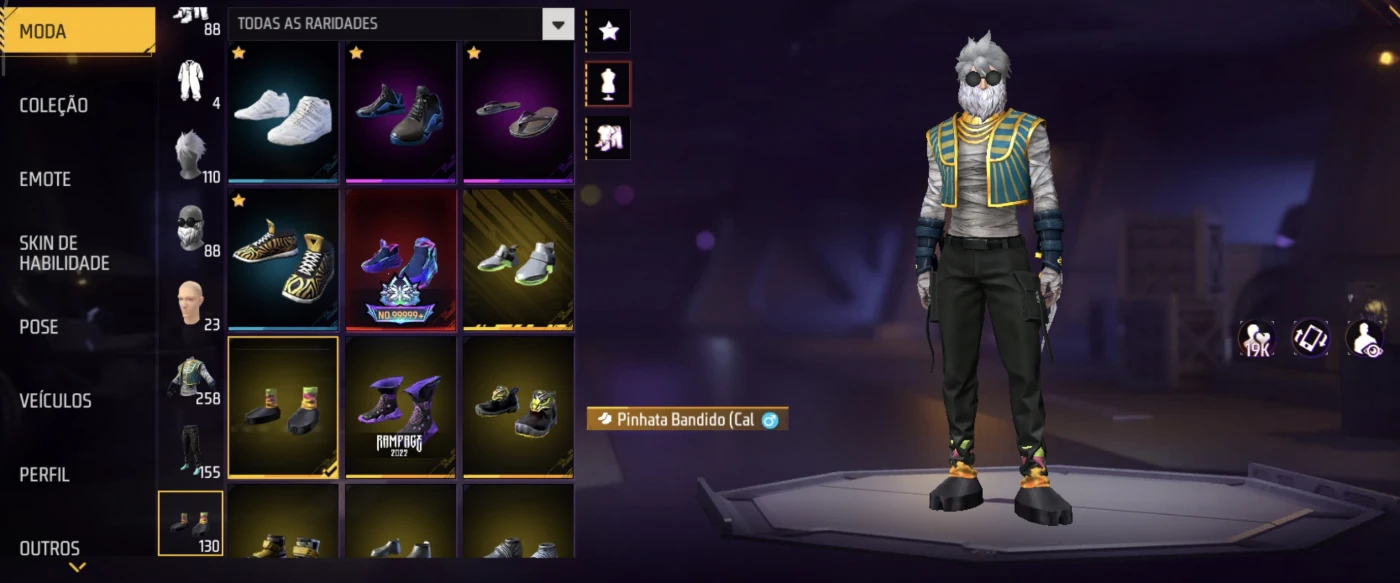This screenshot has width=1400, height=583.
Task: Select the gold zebra-striped sneakers
Action: pos(283,258)
